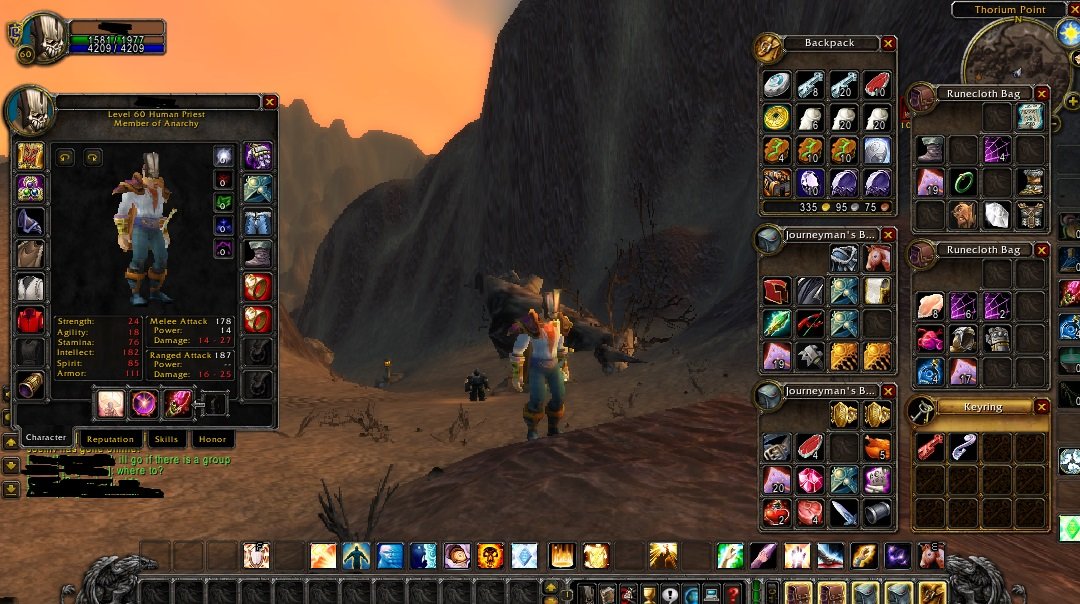The height and width of the screenshot is (604, 1080).
Task: Click the red key in the Keyring
Action: pos(930,447)
